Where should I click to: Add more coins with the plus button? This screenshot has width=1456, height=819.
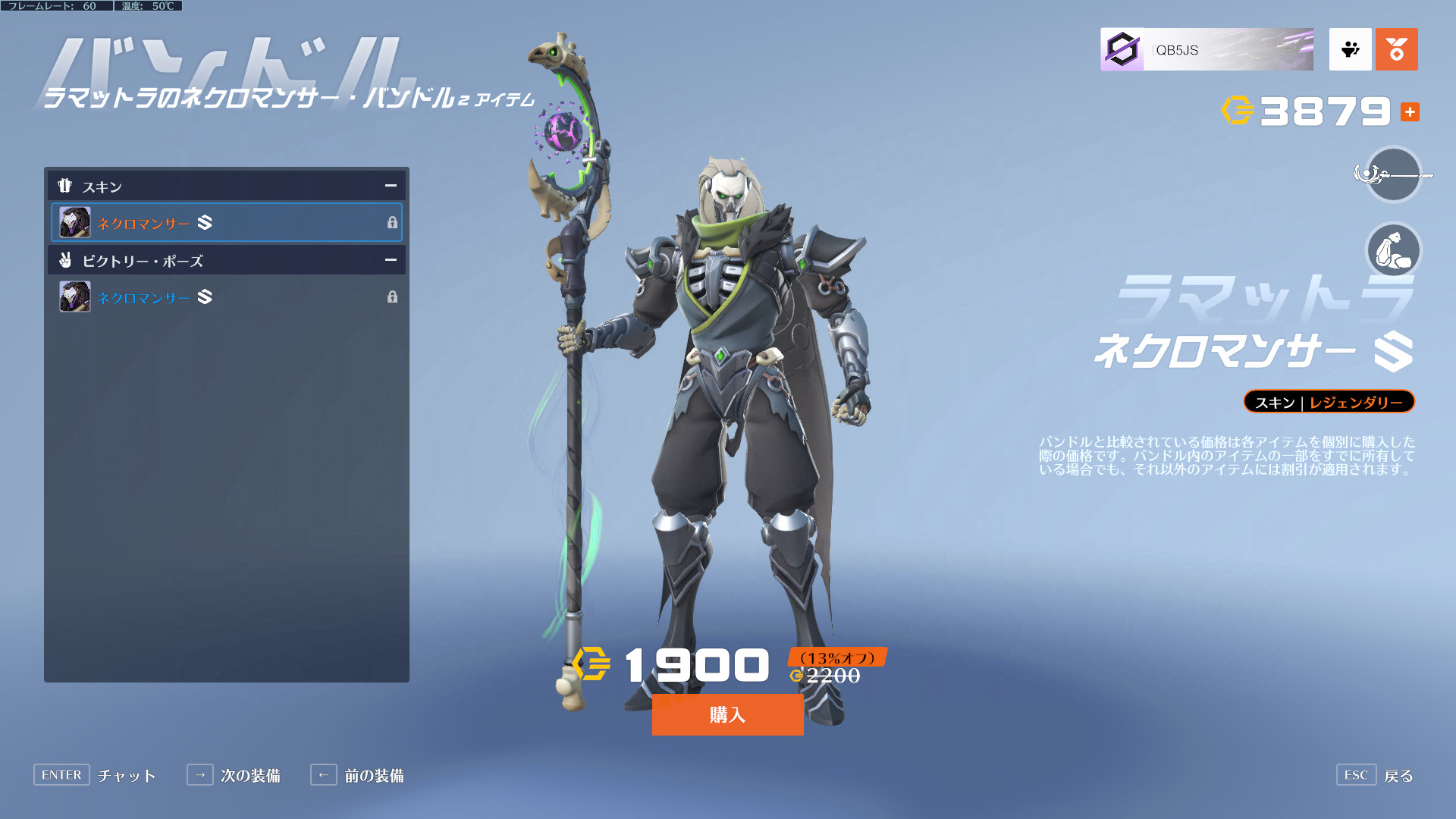coord(1410,112)
